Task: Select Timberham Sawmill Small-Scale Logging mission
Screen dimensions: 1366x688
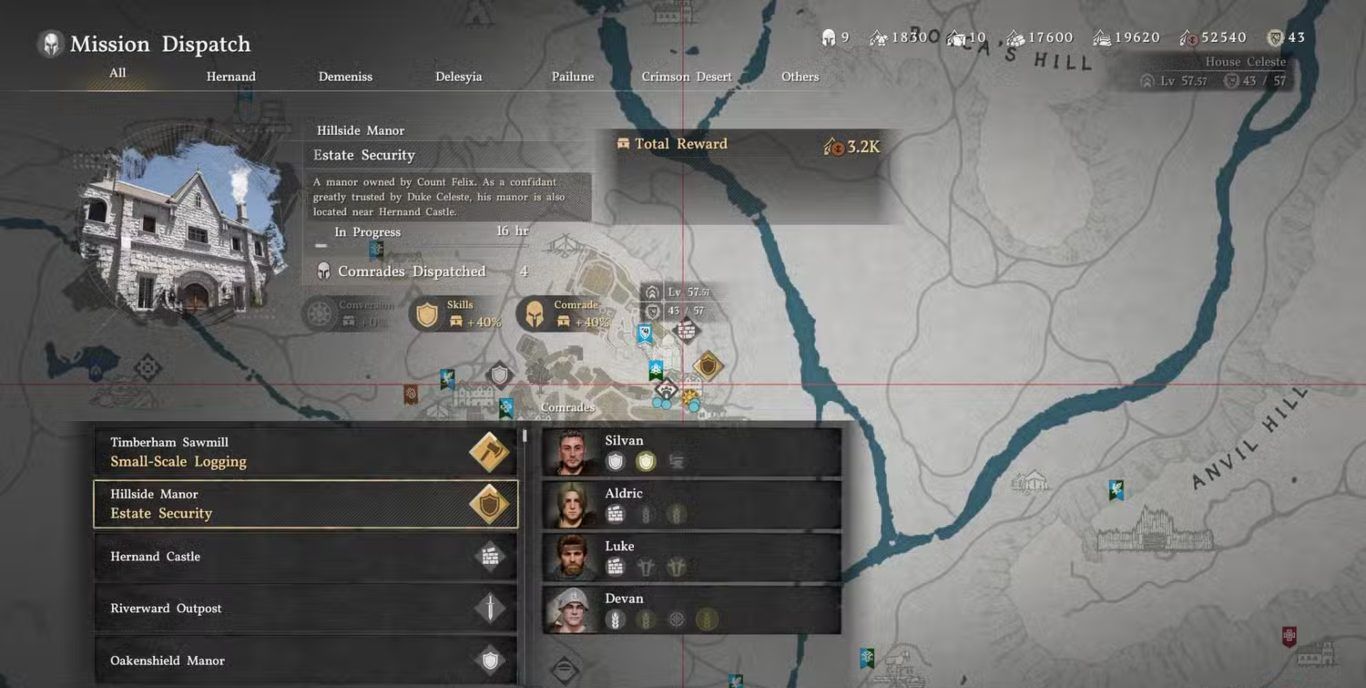Action: pyautogui.click(x=305, y=452)
